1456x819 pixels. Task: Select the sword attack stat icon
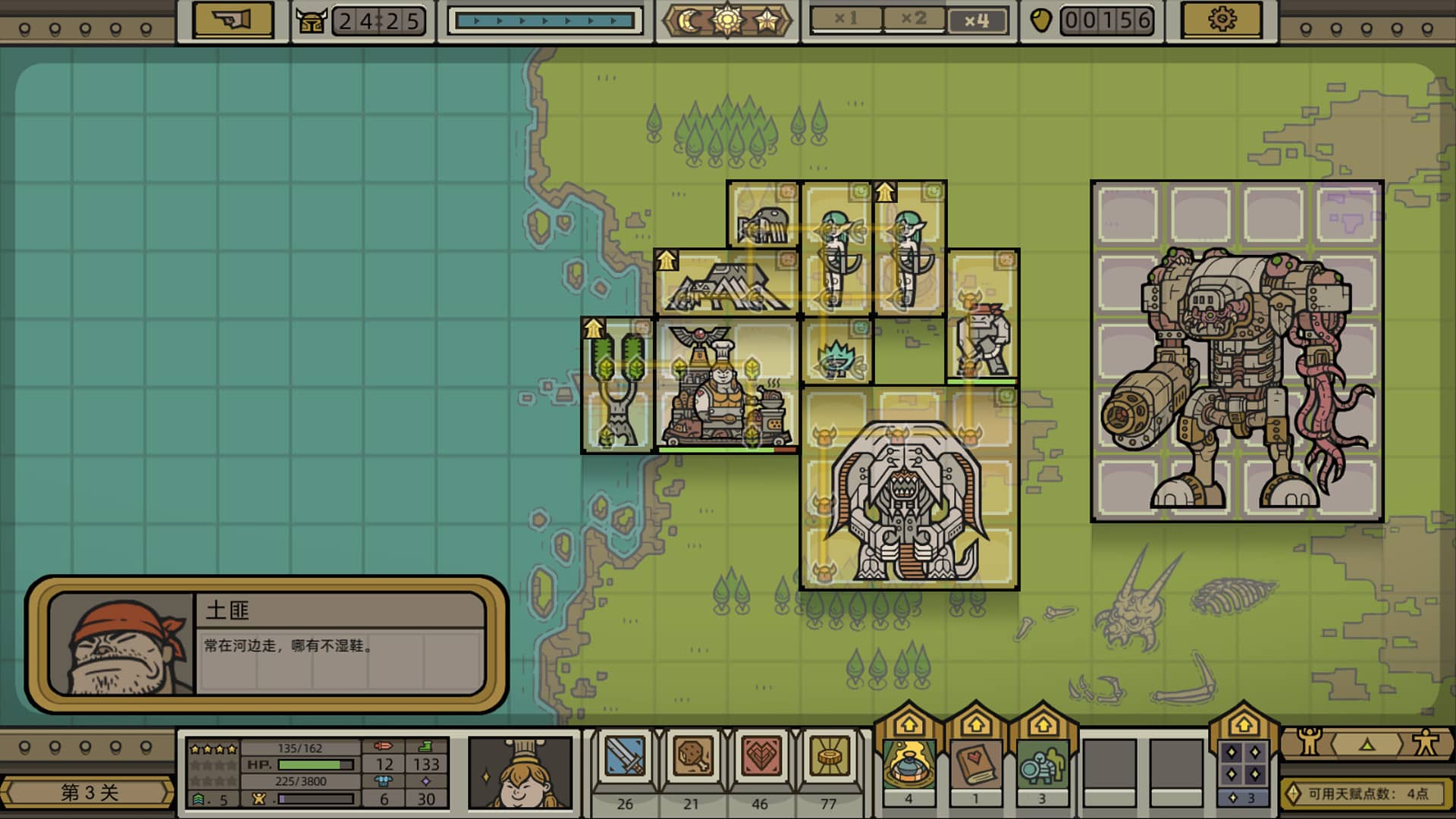(x=625, y=759)
